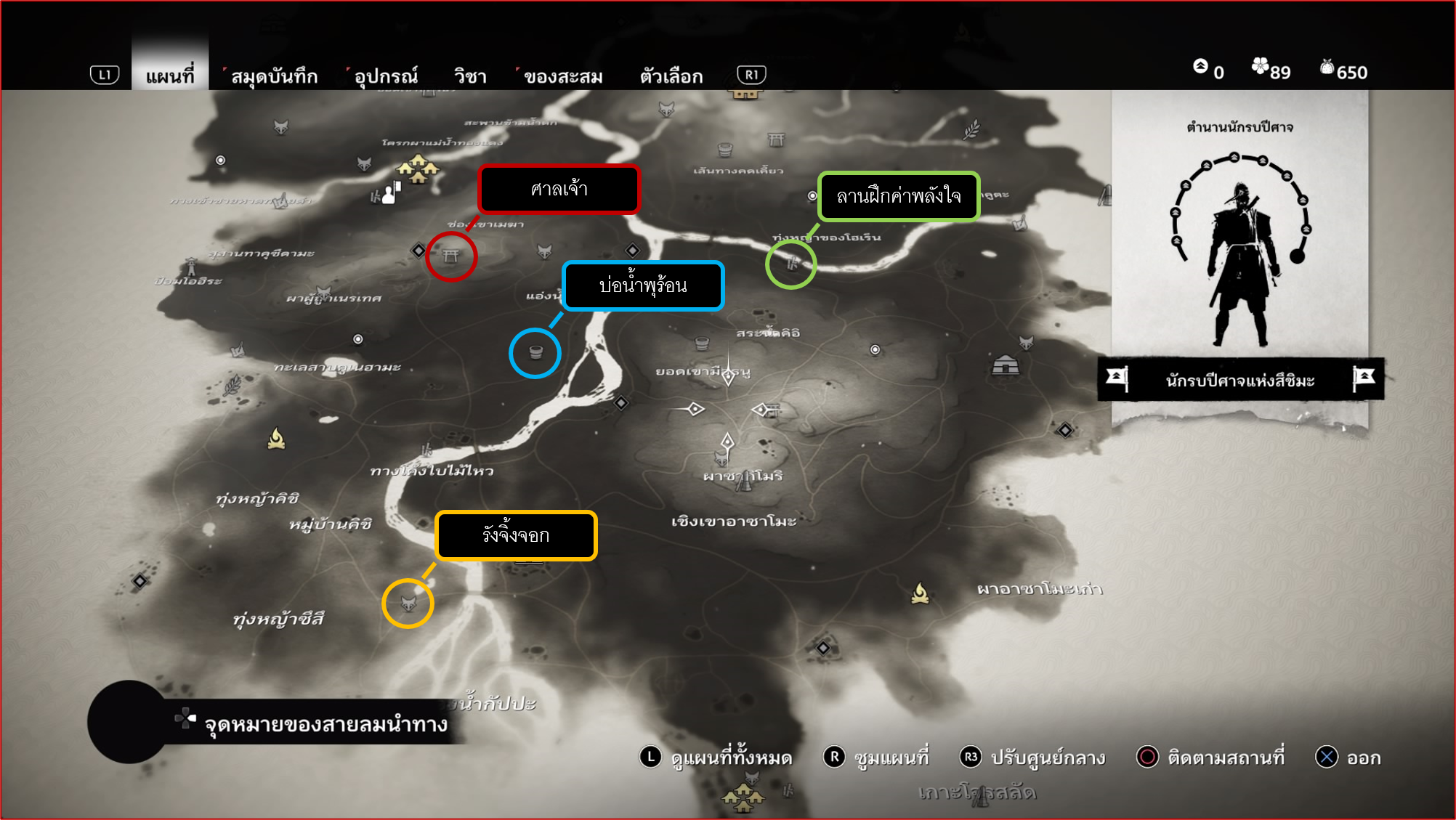Select the แผนที่ map tab

170,76
